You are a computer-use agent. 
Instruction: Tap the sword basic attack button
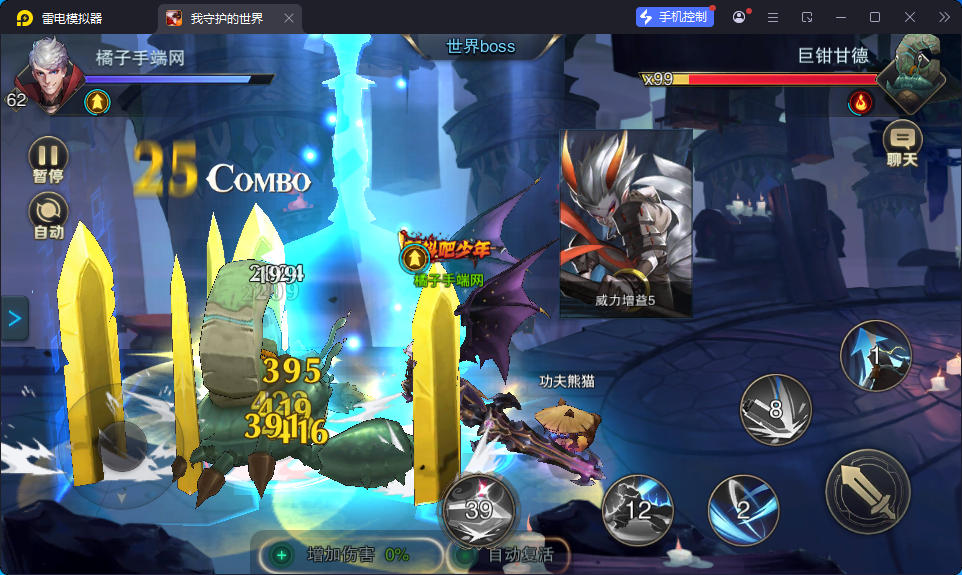click(x=867, y=491)
